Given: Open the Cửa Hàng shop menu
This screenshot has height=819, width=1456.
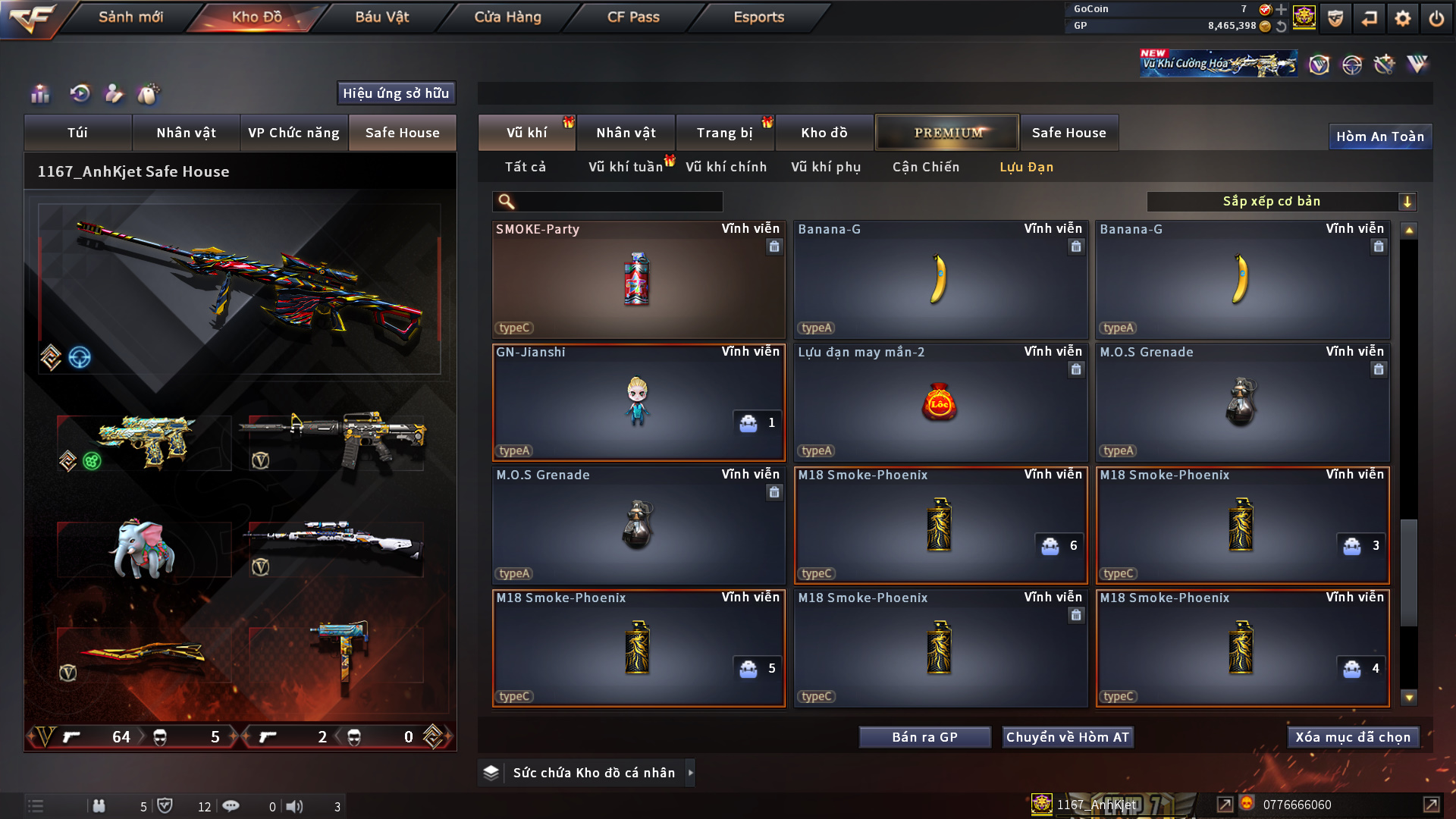Looking at the screenshot, I should (507, 17).
